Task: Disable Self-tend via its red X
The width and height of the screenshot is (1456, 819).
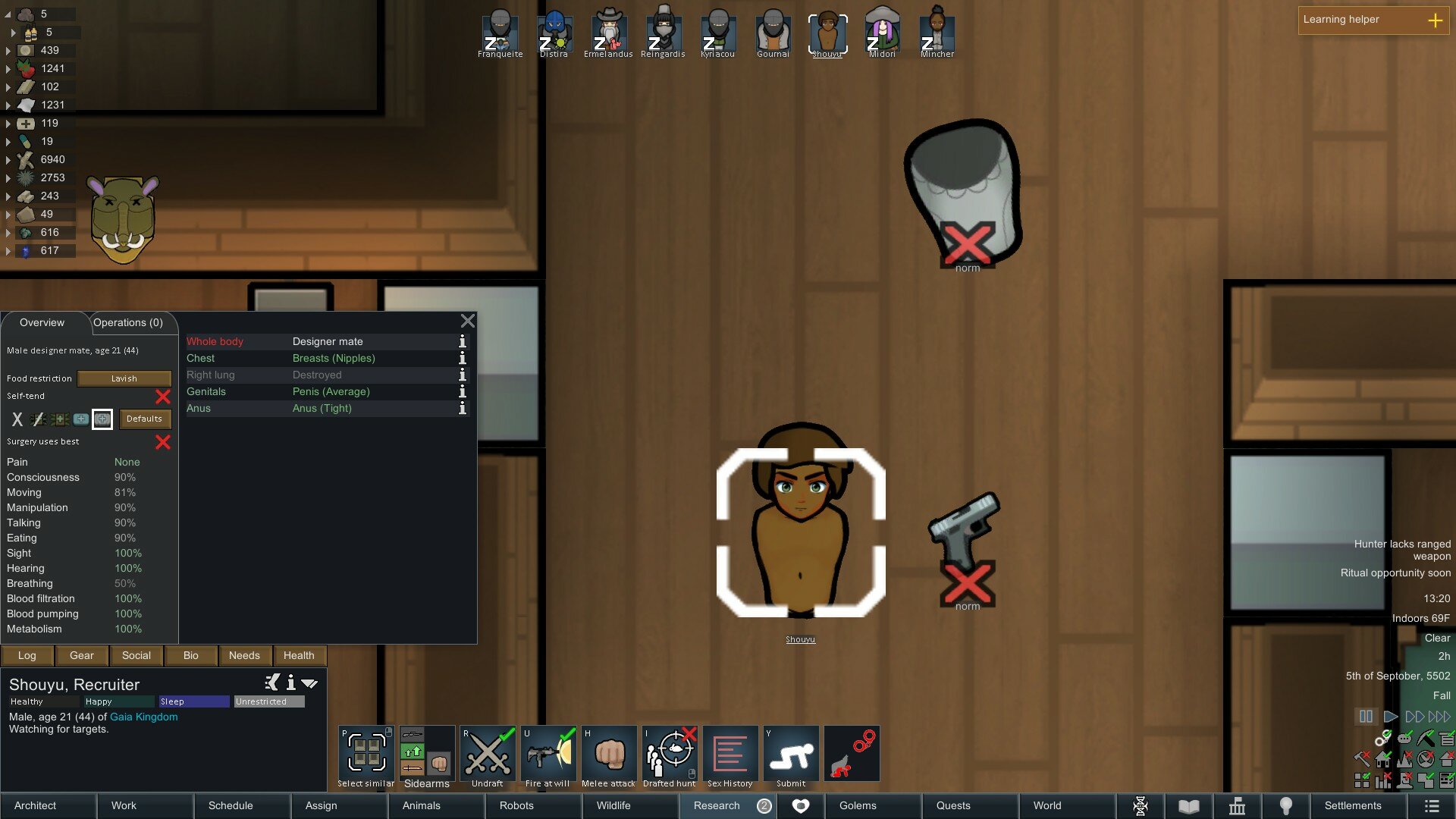Action: 163,396
